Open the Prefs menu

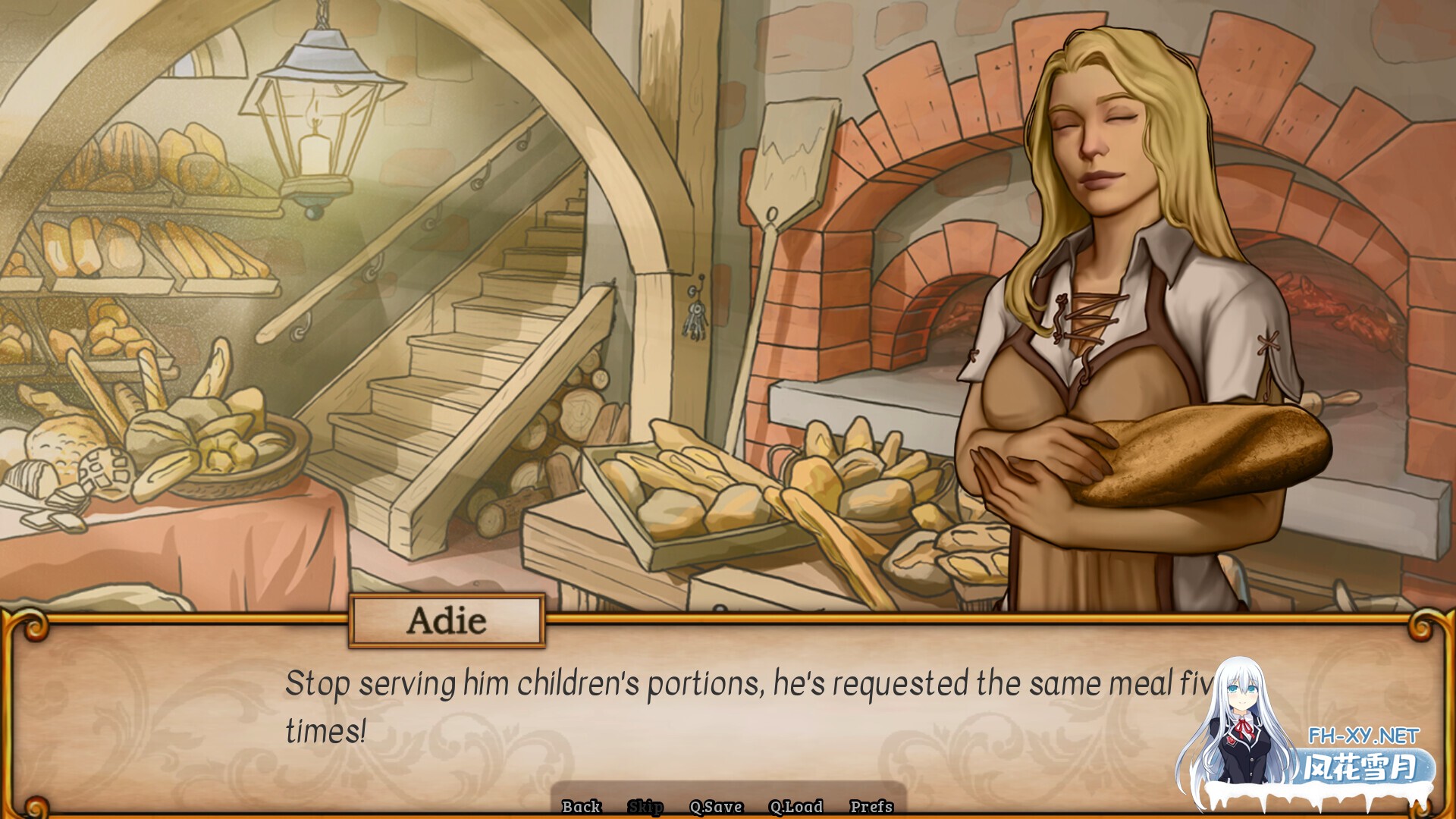pos(871,806)
